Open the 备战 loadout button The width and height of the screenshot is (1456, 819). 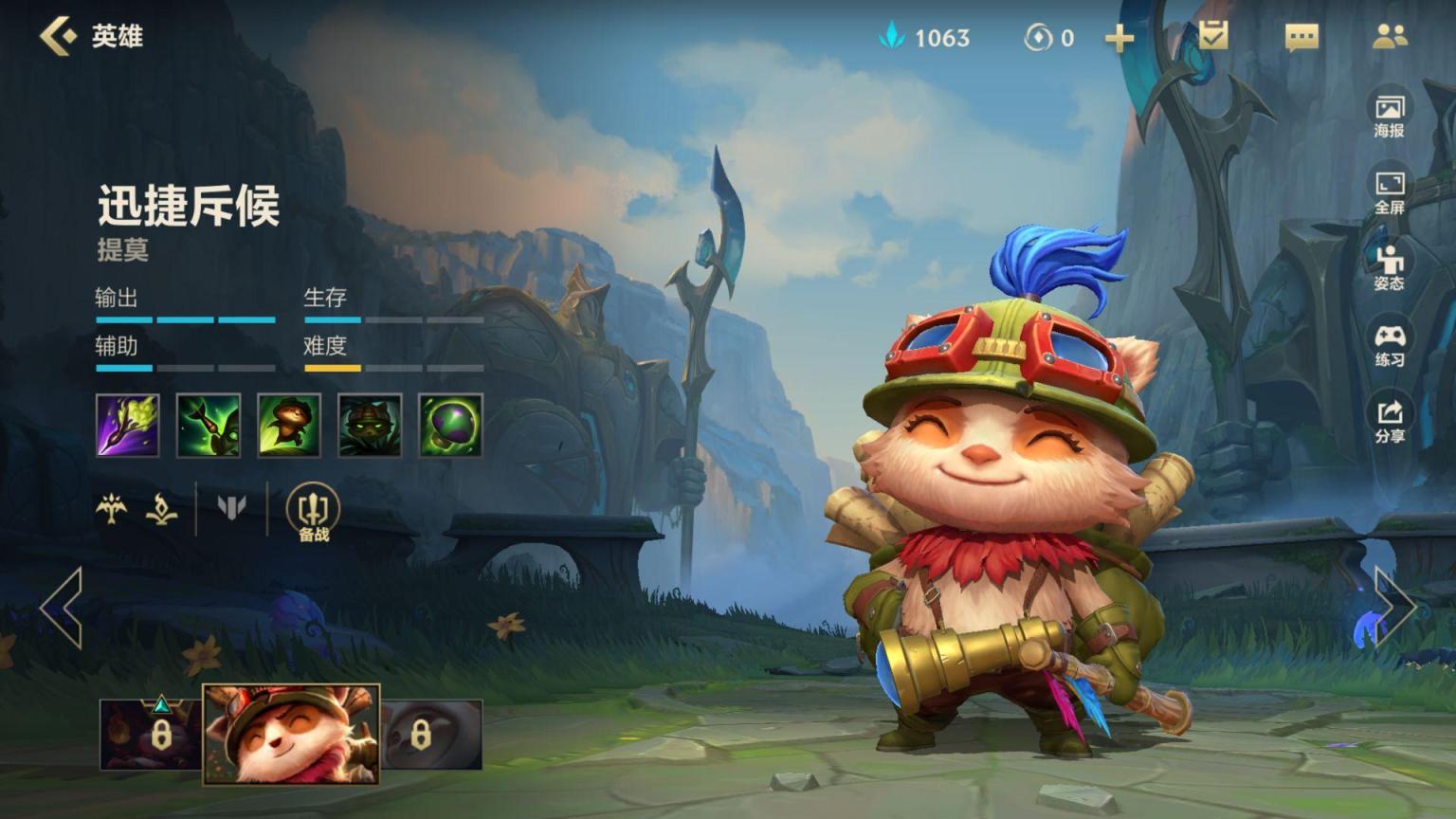pyautogui.click(x=314, y=512)
